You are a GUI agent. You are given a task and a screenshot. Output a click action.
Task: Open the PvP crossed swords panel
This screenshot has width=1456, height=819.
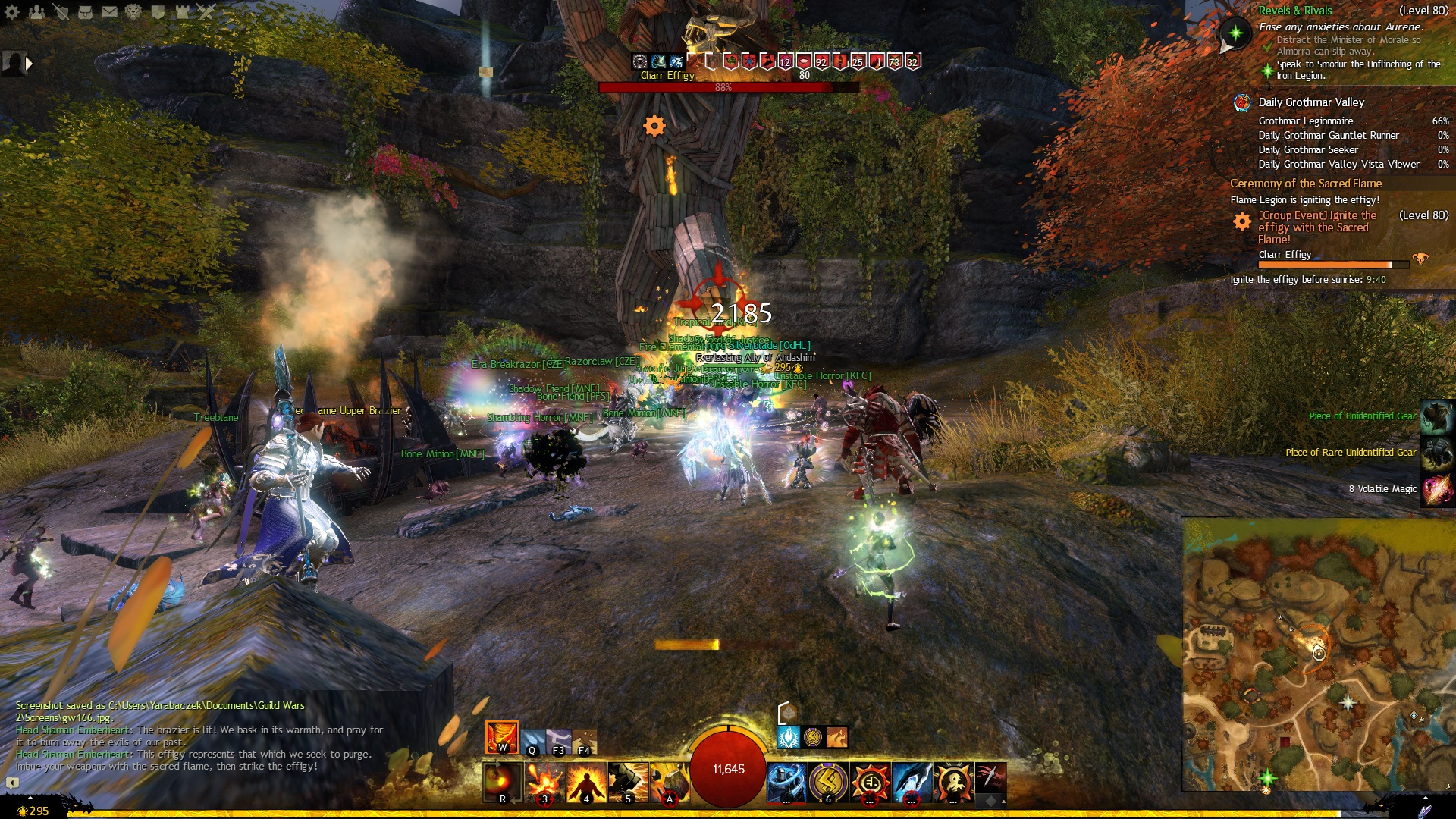click(x=206, y=11)
